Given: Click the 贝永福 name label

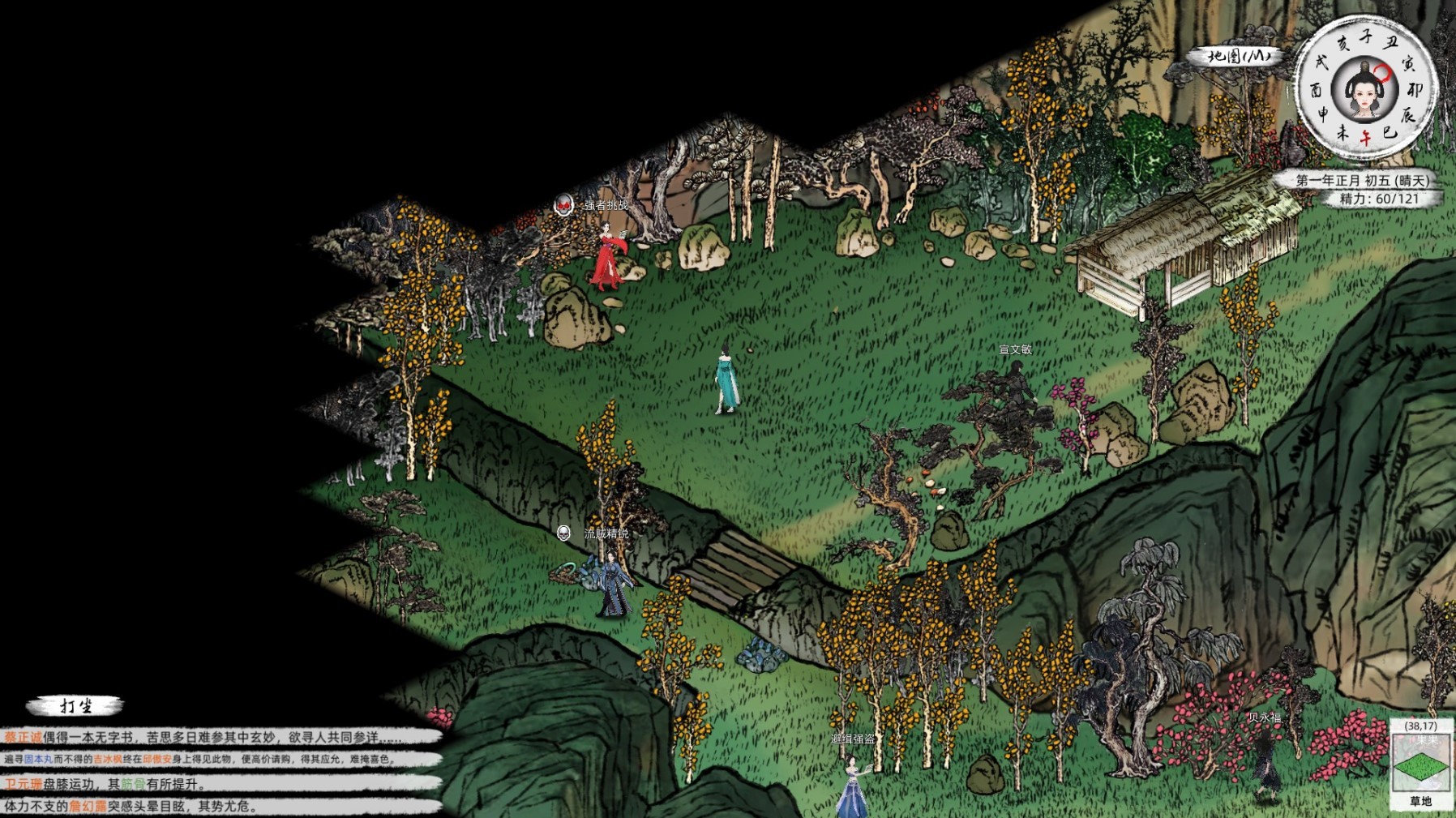Looking at the screenshot, I should pyautogui.click(x=1264, y=717).
